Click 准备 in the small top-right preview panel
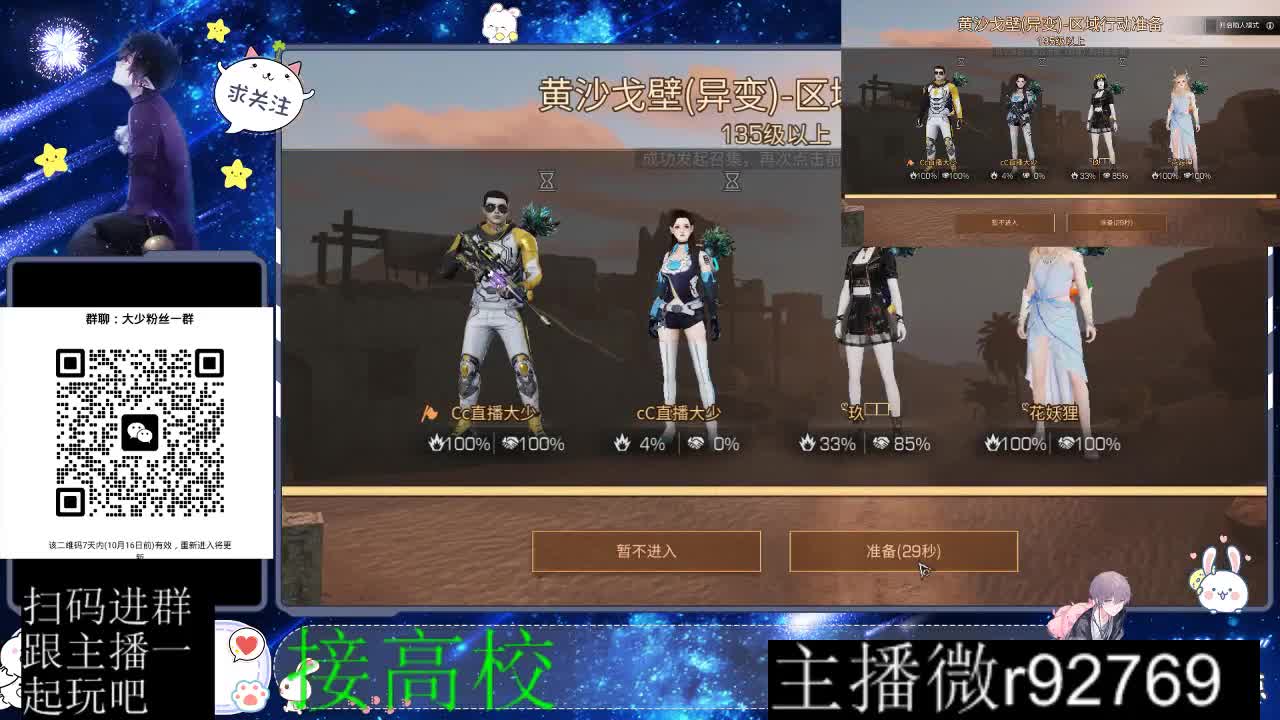Screen dimensions: 1280x720 [1118, 222]
